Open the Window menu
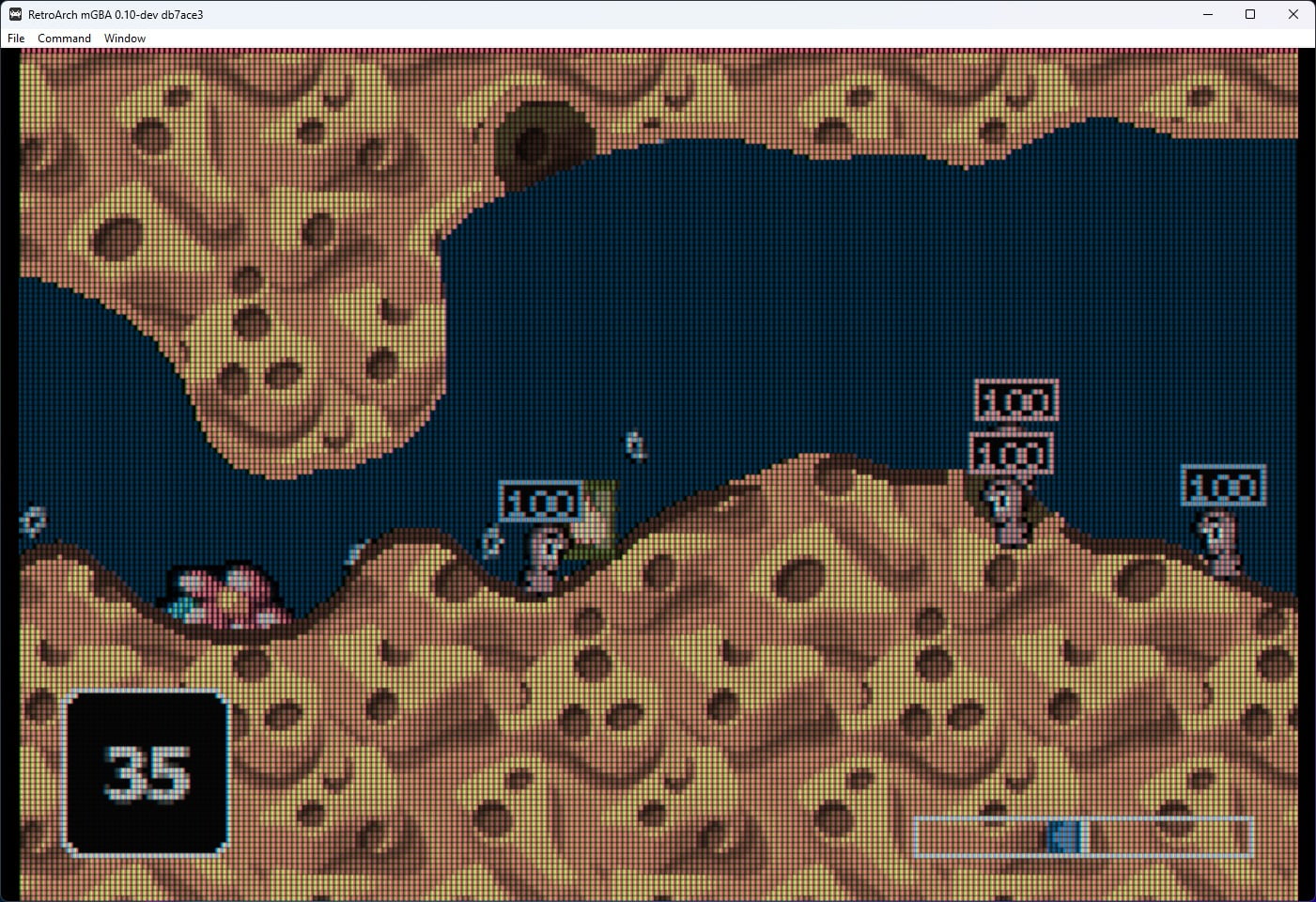 (x=124, y=38)
